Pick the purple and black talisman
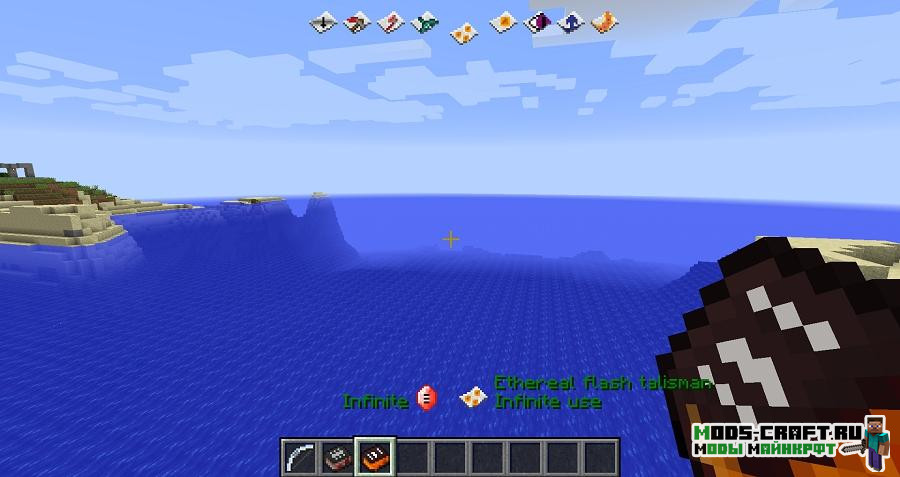 (x=540, y=21)
